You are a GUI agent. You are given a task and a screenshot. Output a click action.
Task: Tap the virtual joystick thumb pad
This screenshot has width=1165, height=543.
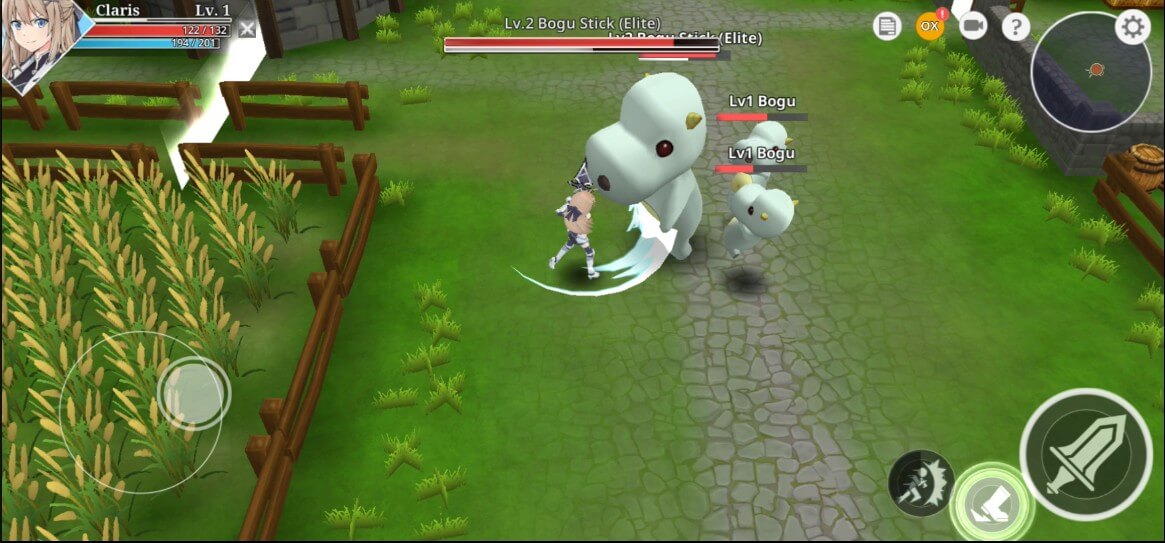(191, 393)
